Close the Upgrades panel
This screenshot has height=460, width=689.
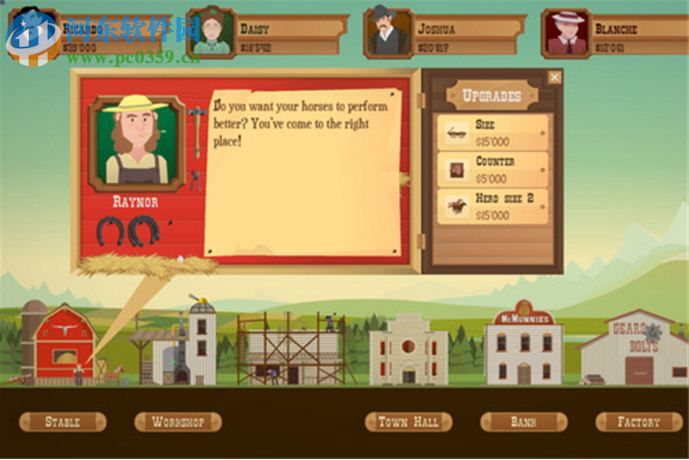(555, 77)
